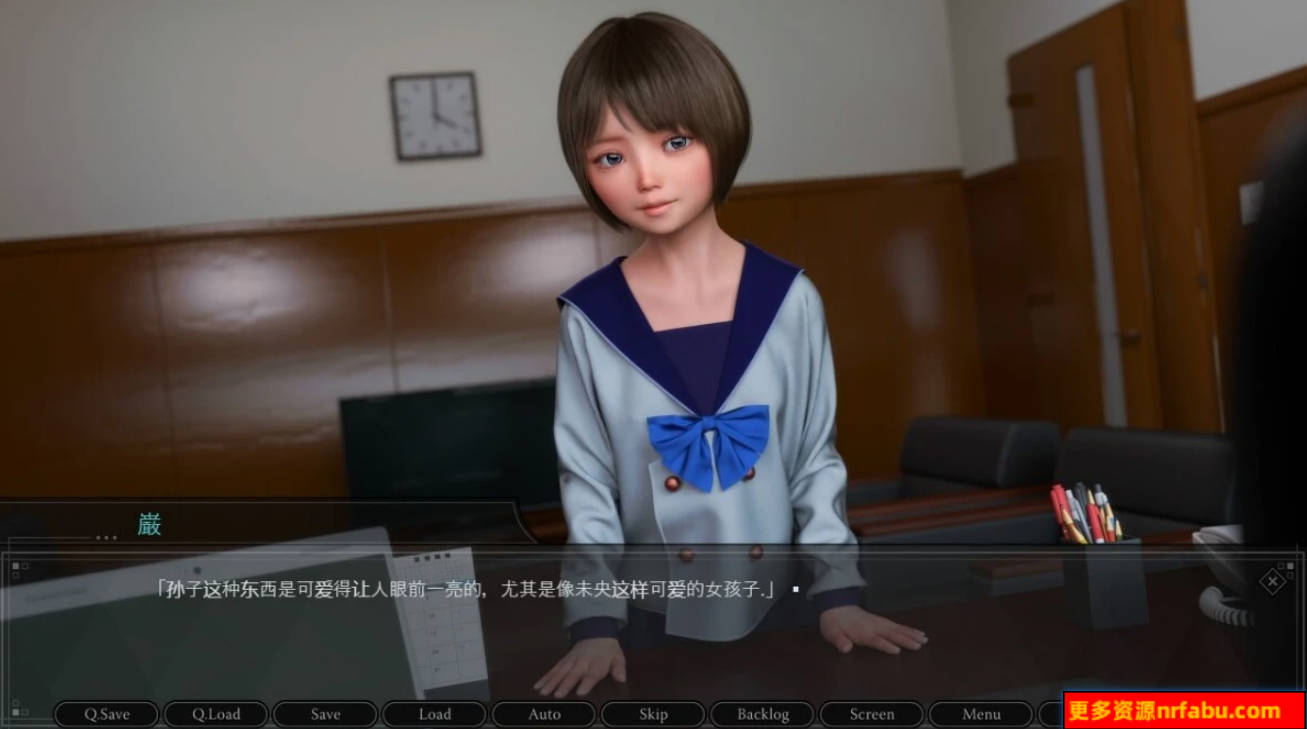Open the Save screen
The width and height of the screenshot is (1307, 729).
pos(325,714)
